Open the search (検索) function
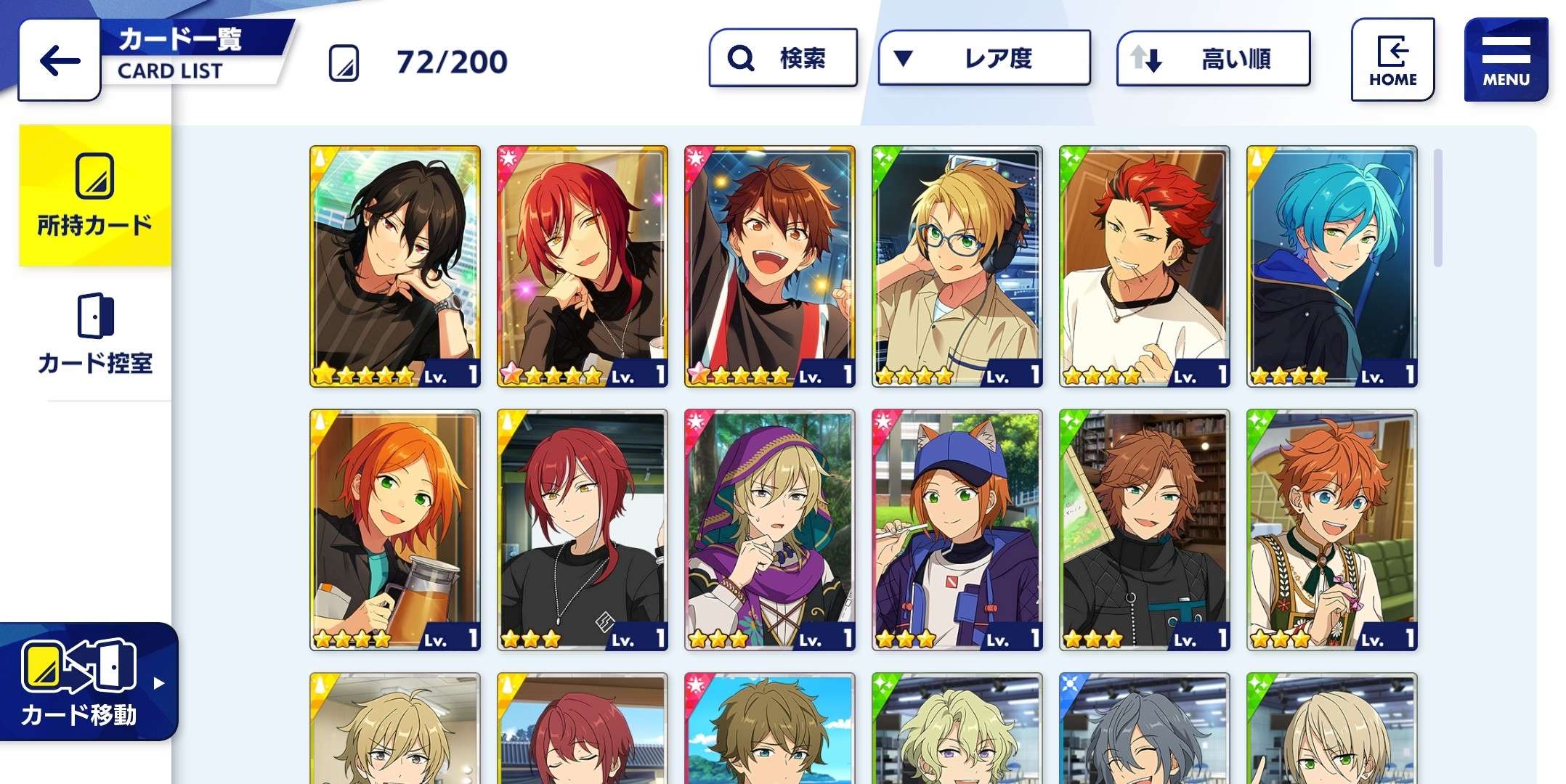1566x784 pixels. [x=782, y=59]
